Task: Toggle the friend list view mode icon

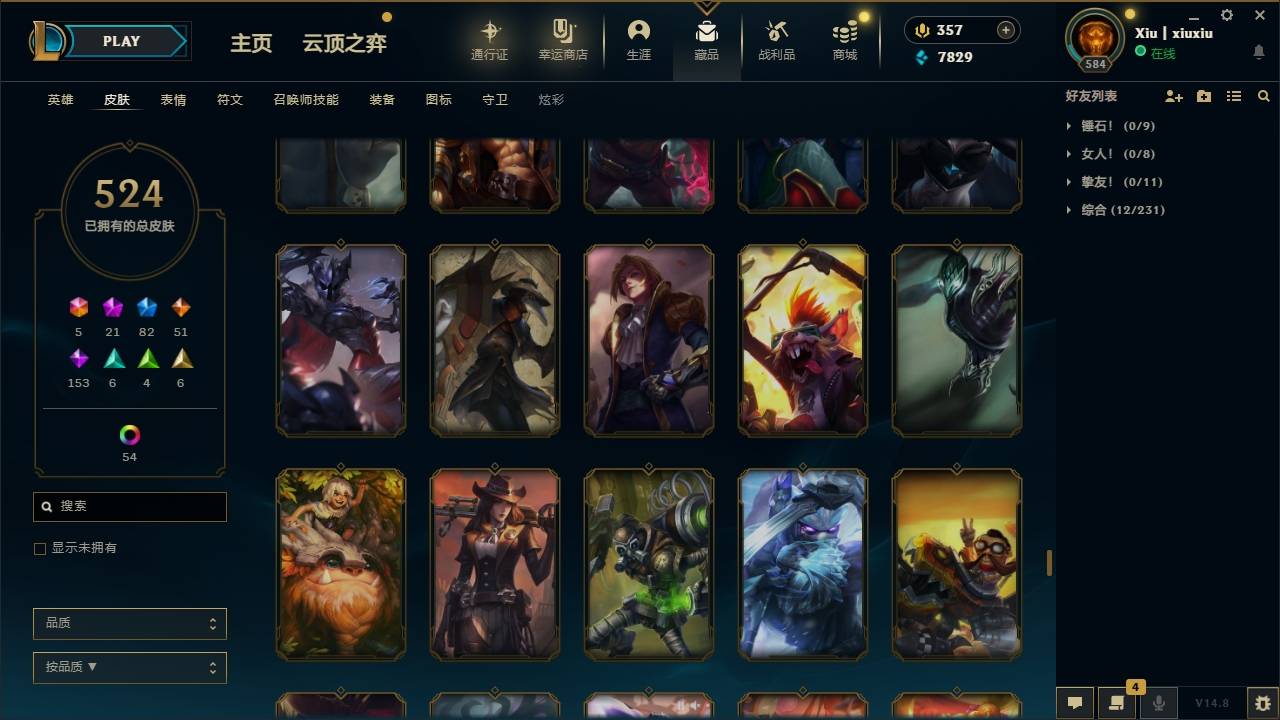Action: 1233,96
